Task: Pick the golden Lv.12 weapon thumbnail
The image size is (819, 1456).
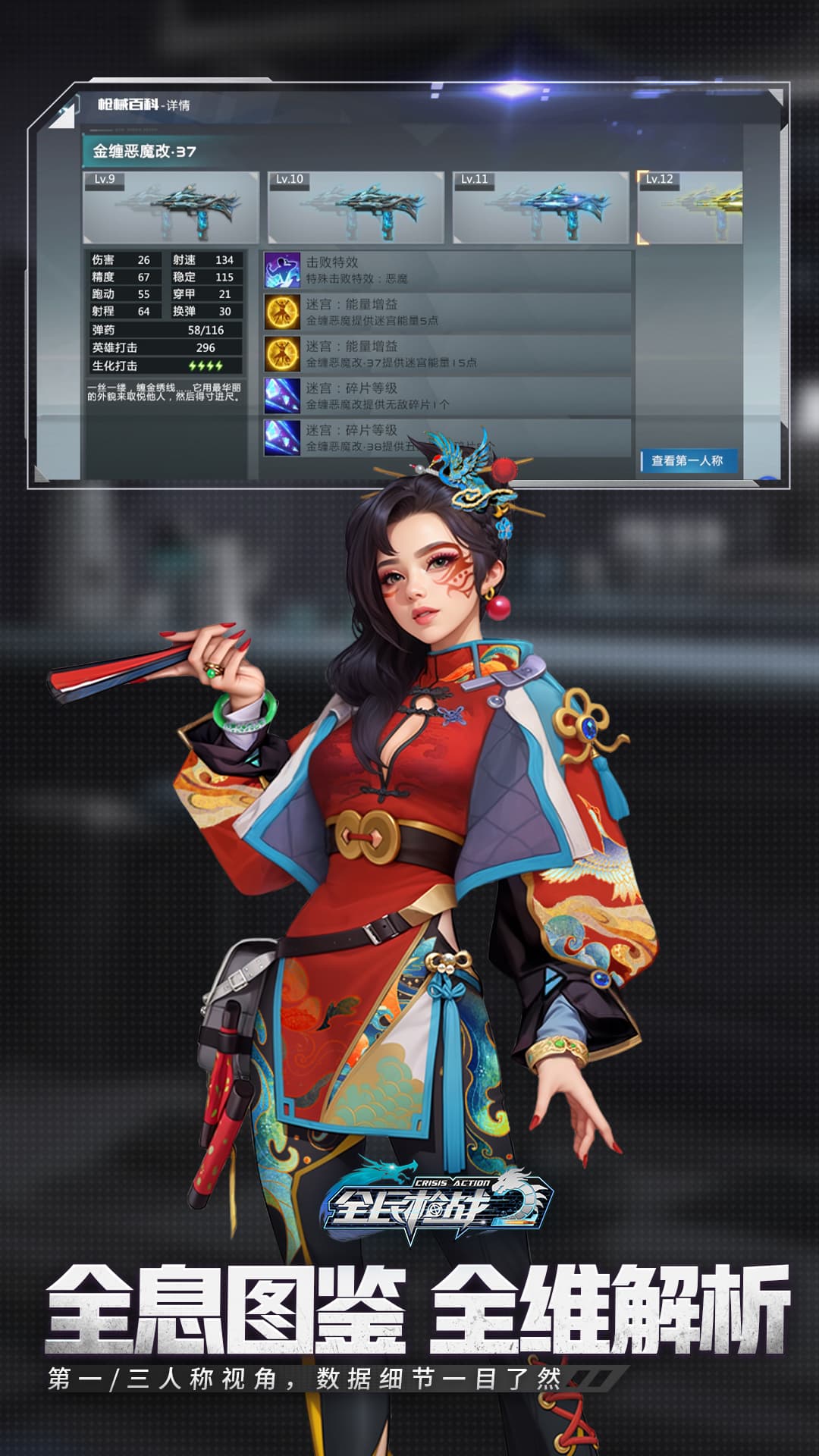Action: (x=690, y=208)
